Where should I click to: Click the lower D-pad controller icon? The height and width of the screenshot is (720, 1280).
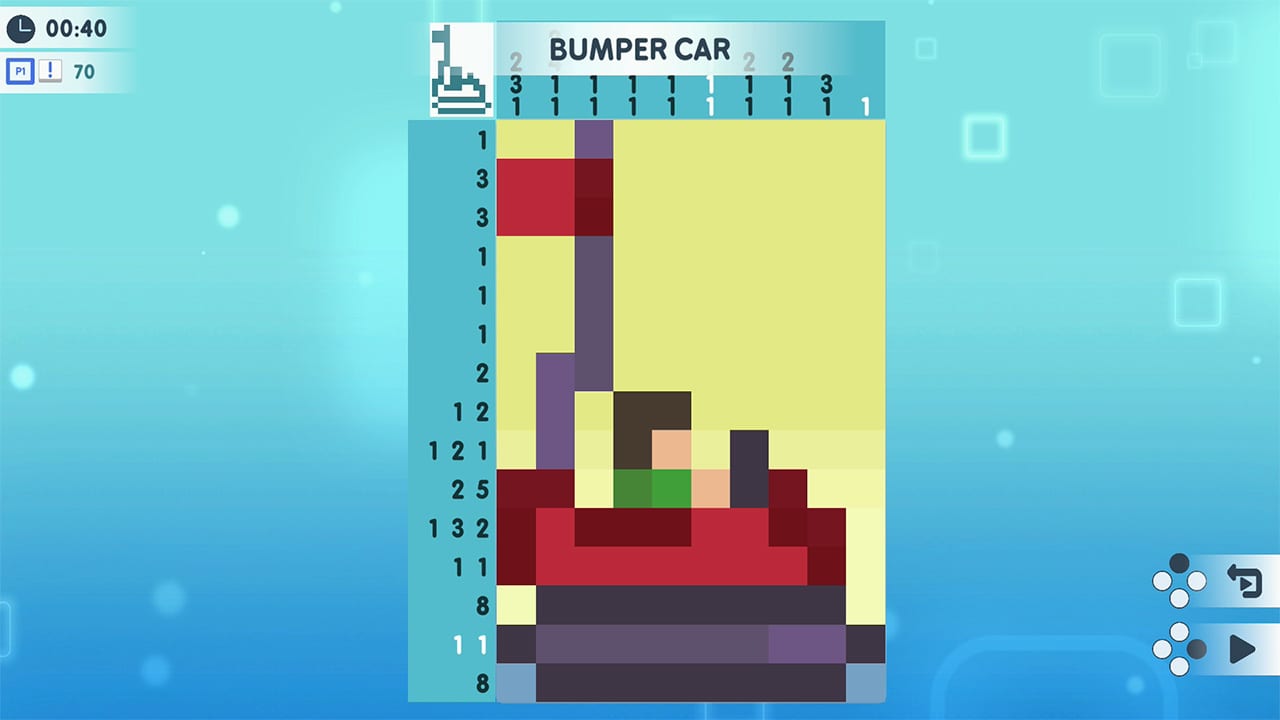1178,650
